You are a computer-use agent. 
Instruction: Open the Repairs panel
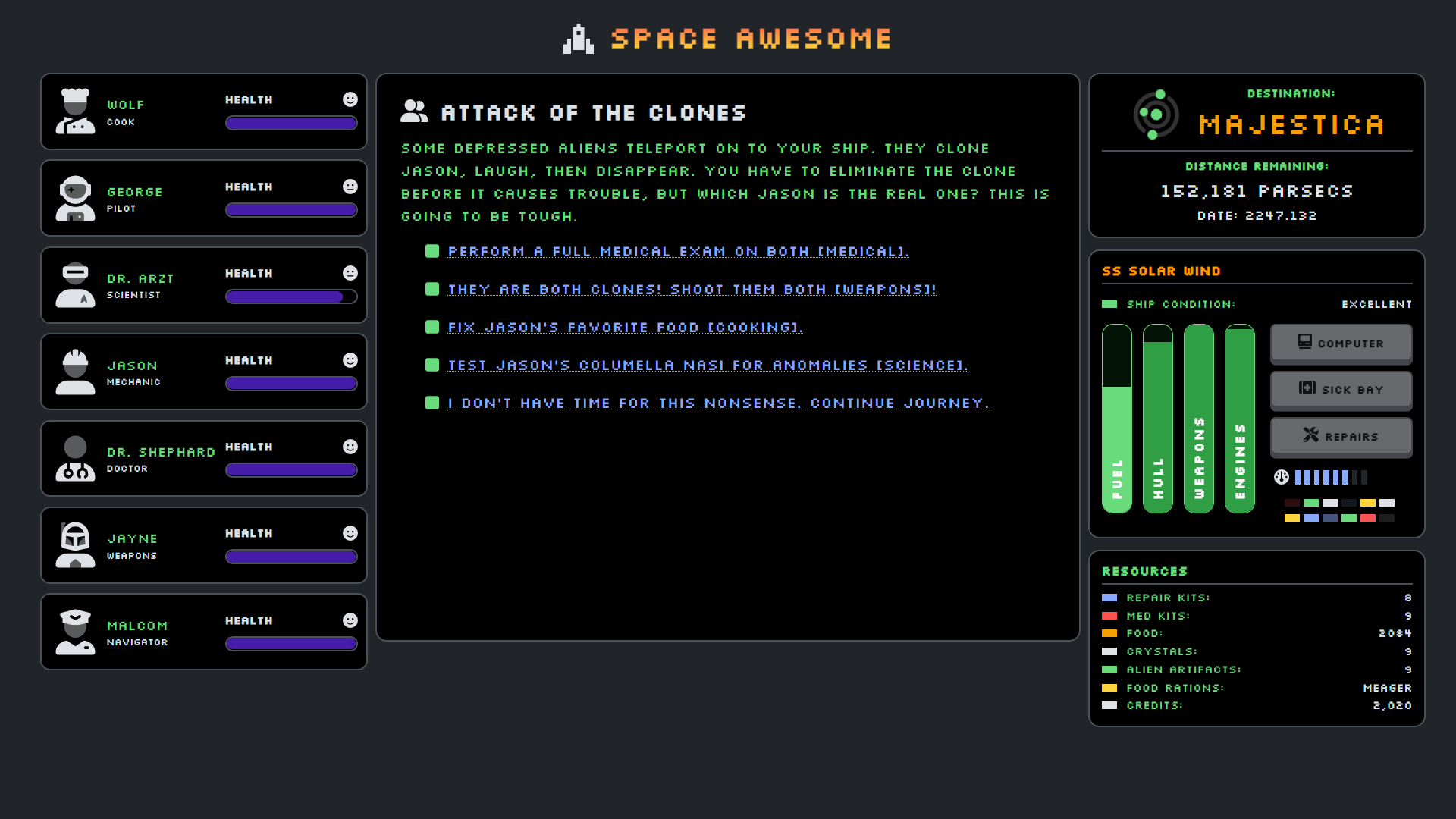pos(1341,437)
